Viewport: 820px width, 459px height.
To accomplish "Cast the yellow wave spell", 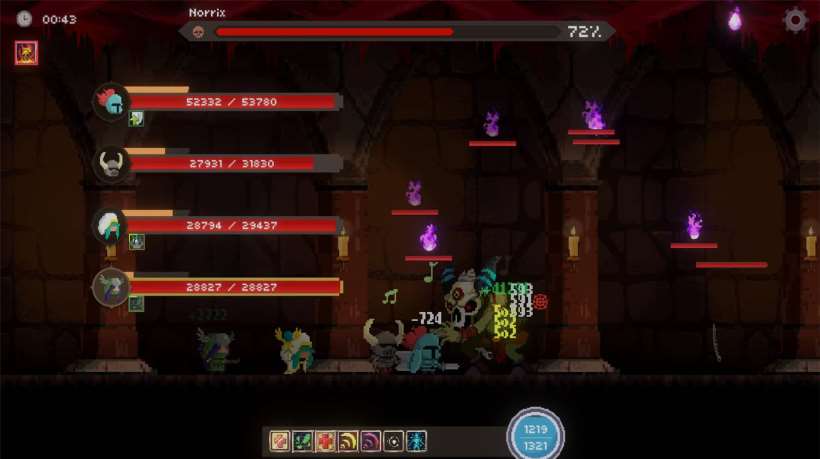I will 349,440.
